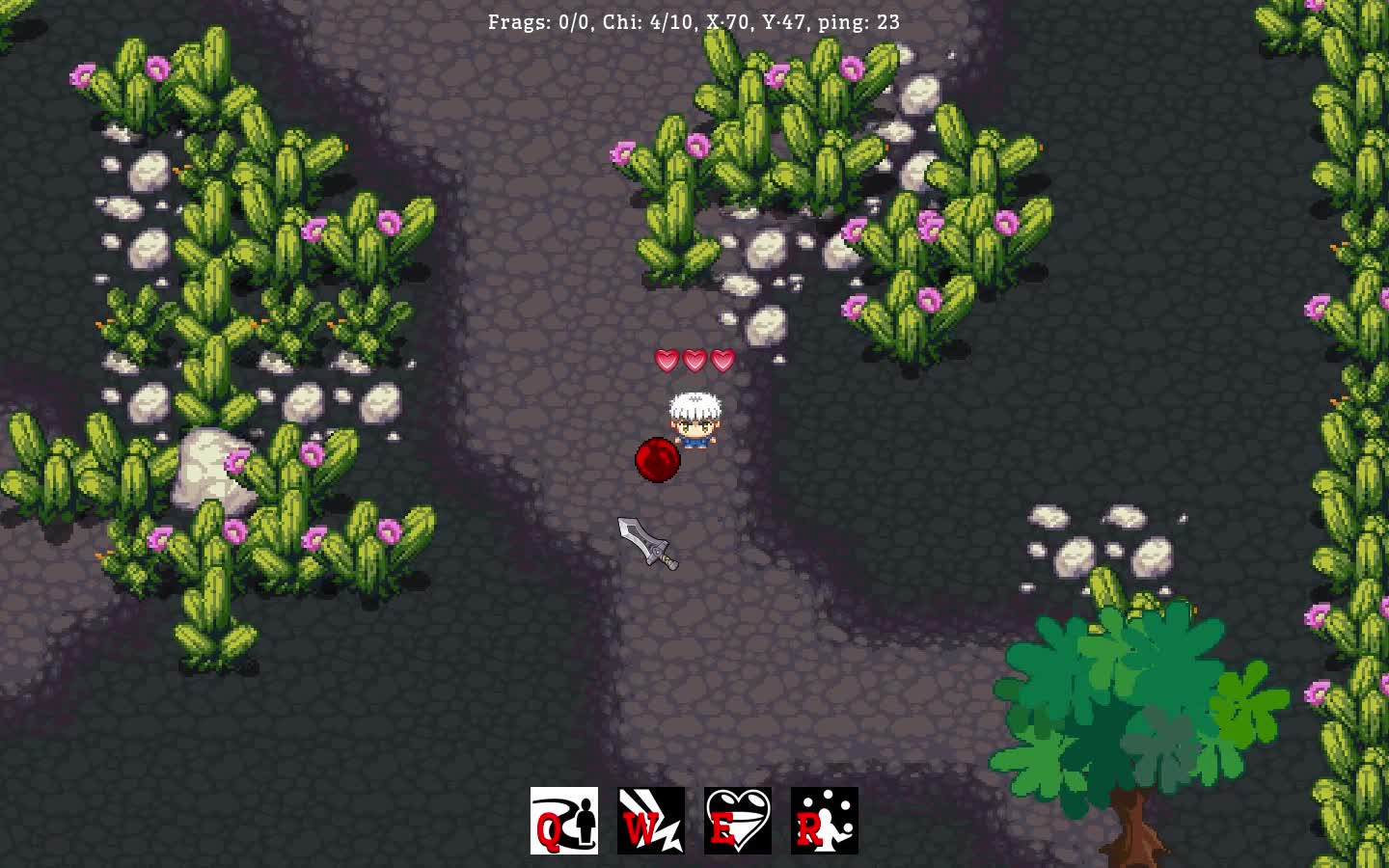Click the red orb beside the player
This screenshot has height=868, width=1389.
pyautogui.click(x=657, y=460)
